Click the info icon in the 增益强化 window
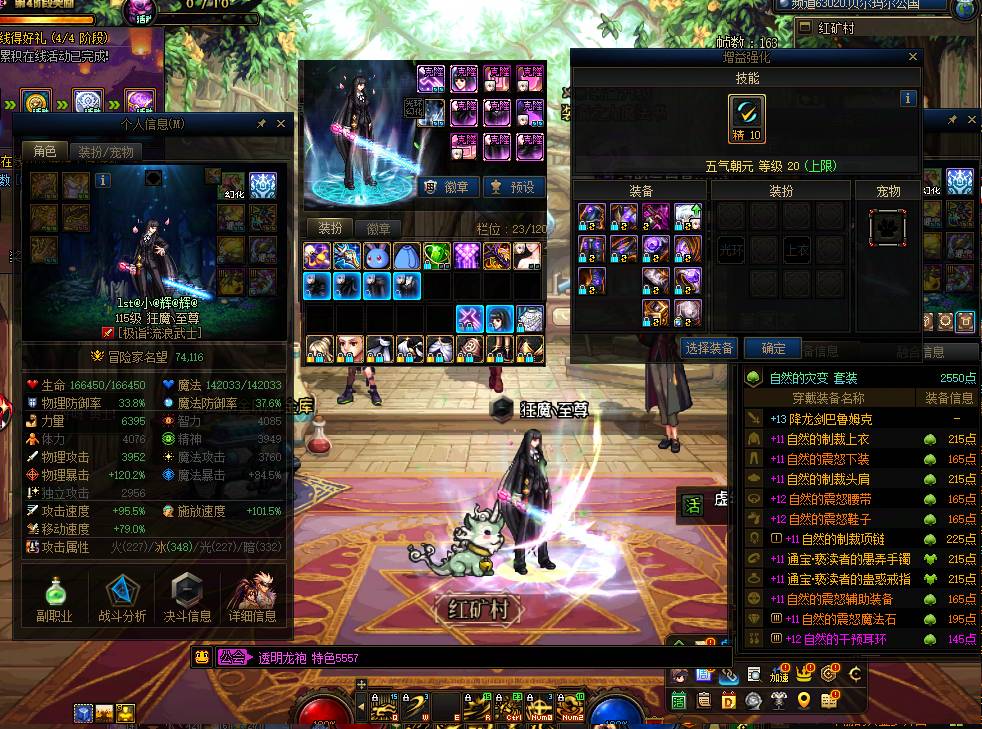982x729 pixels. pos(908,98)
